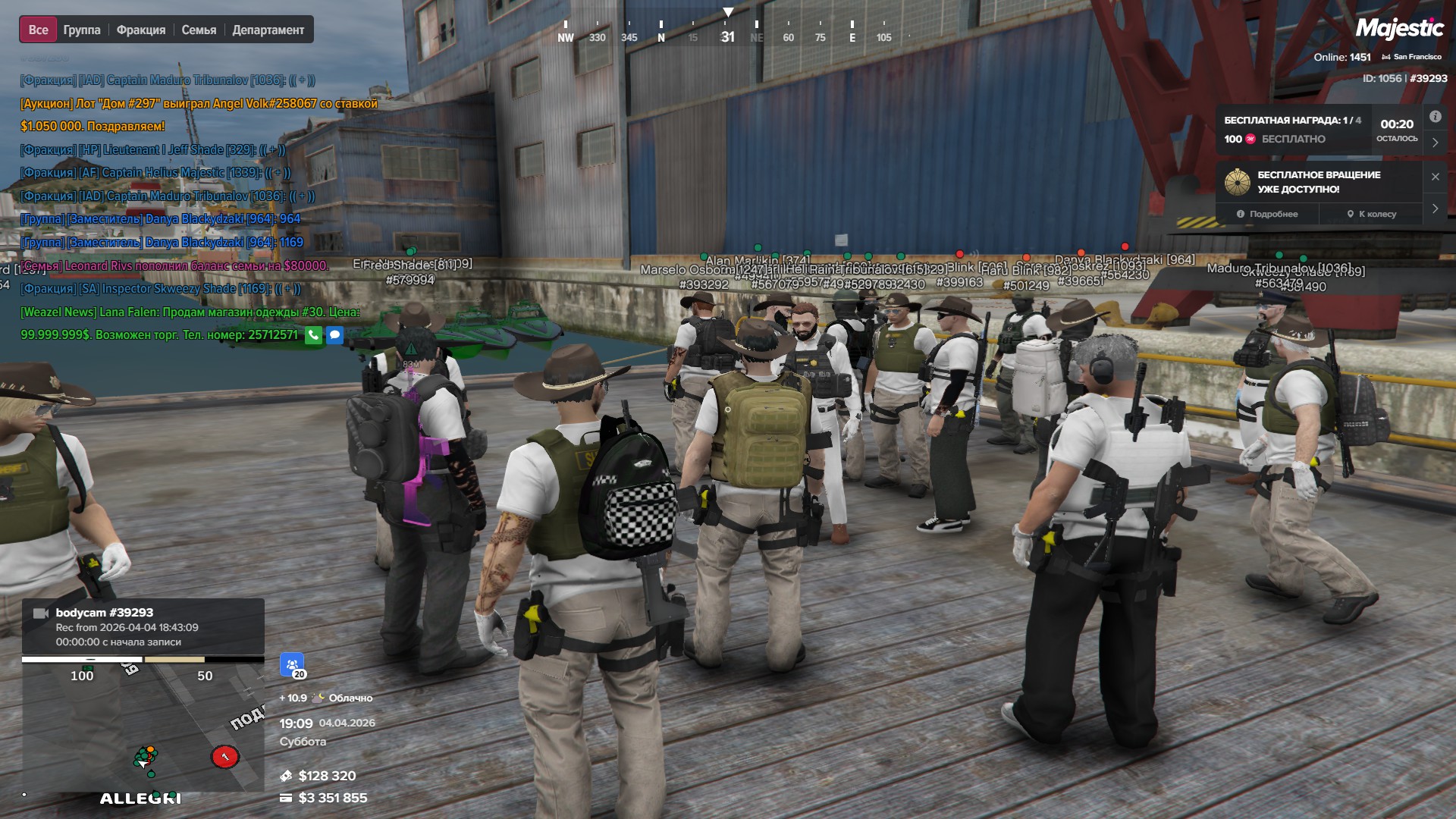Expand the free spin notification arrow
The image size is (1456, 819).
click(x=1435, y=209)
